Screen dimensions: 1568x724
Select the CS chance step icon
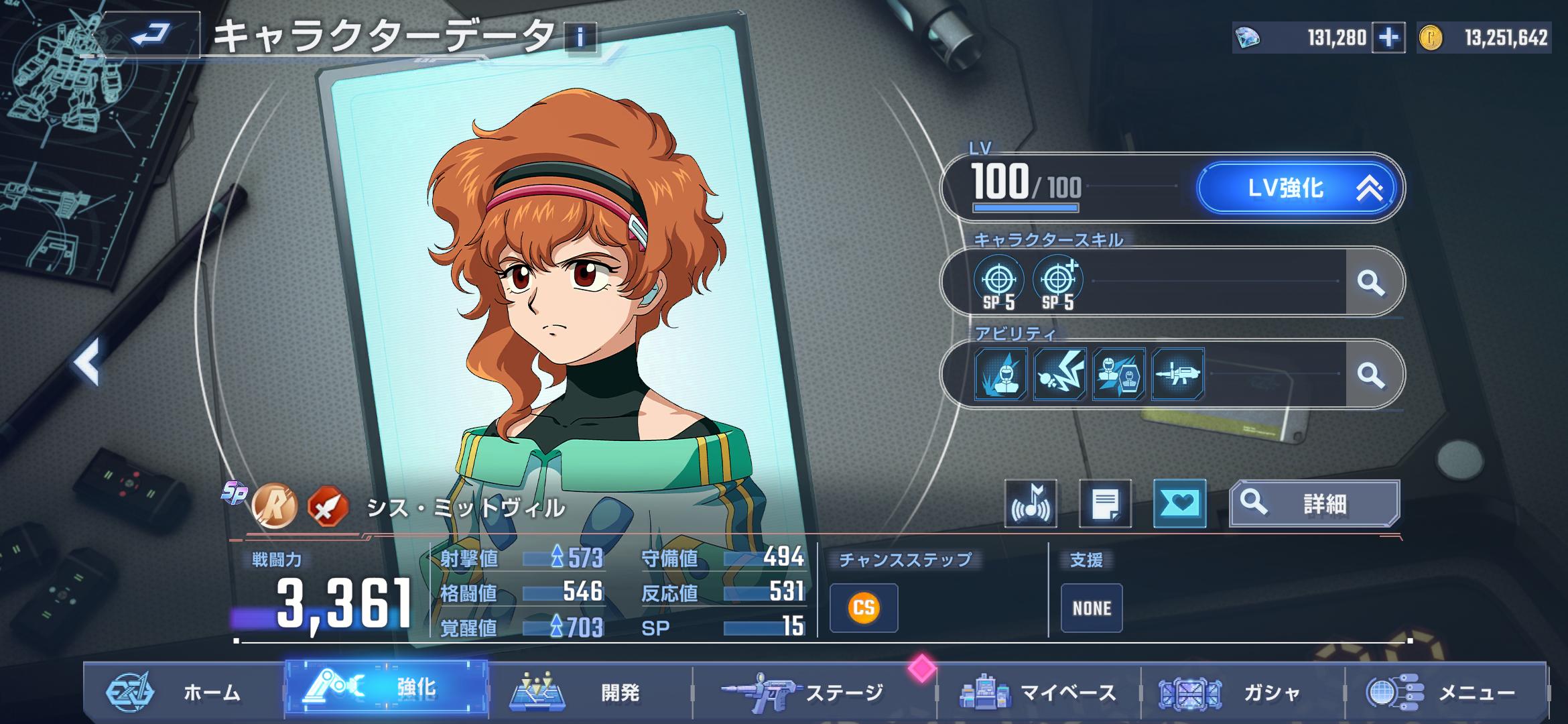coord(863,608)
